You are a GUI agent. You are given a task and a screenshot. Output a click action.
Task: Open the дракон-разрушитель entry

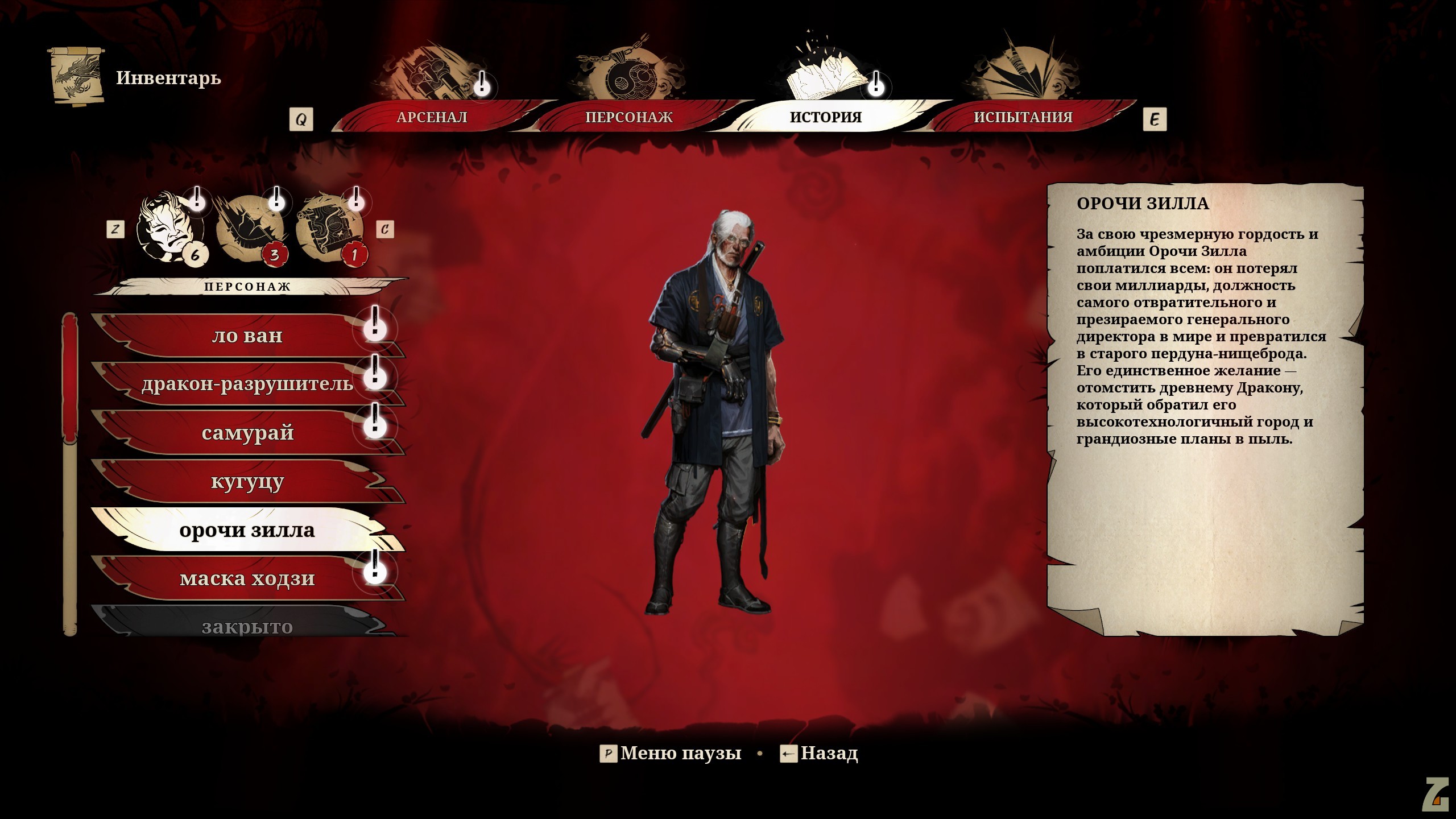[247, 384]
